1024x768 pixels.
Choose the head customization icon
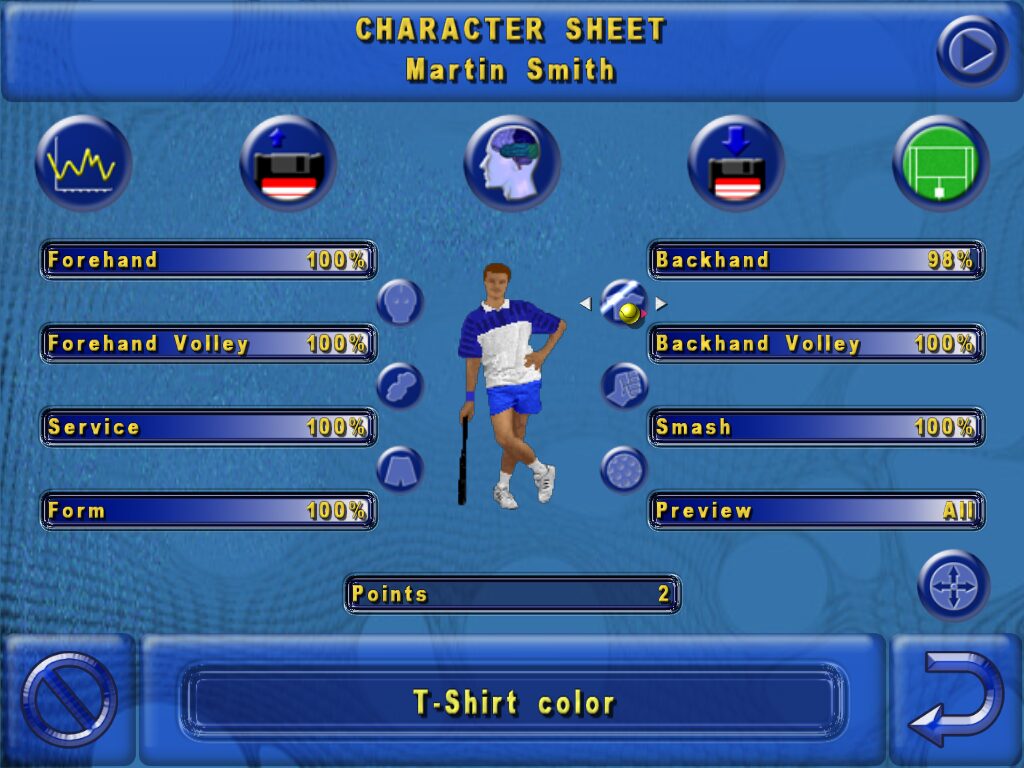click(400, 302)
